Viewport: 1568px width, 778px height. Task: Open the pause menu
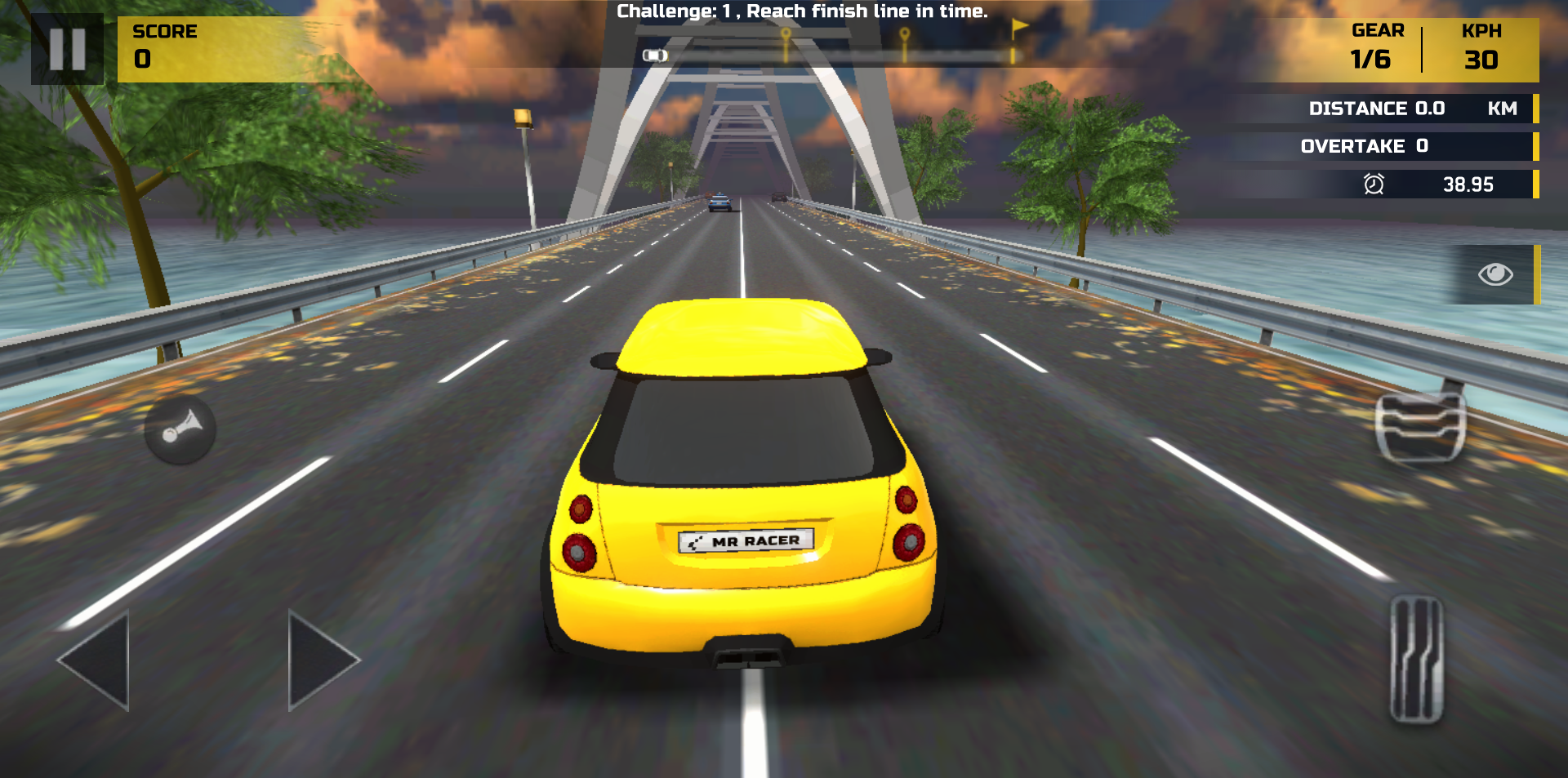click(67, 49)
